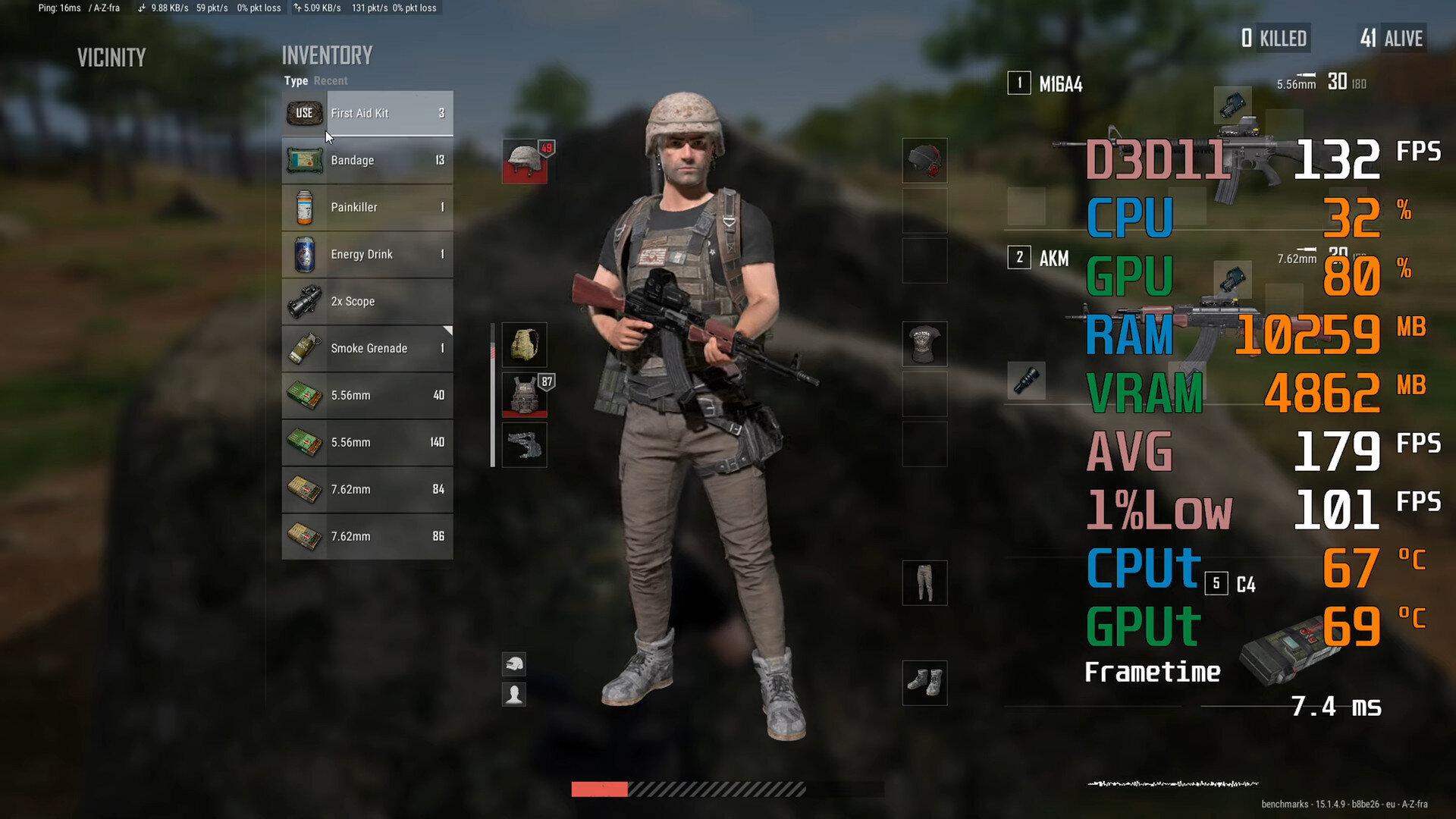The image size is (1456, 819).
Task: Select the M16A4 weapon slot
Action: pos(1060,83)
